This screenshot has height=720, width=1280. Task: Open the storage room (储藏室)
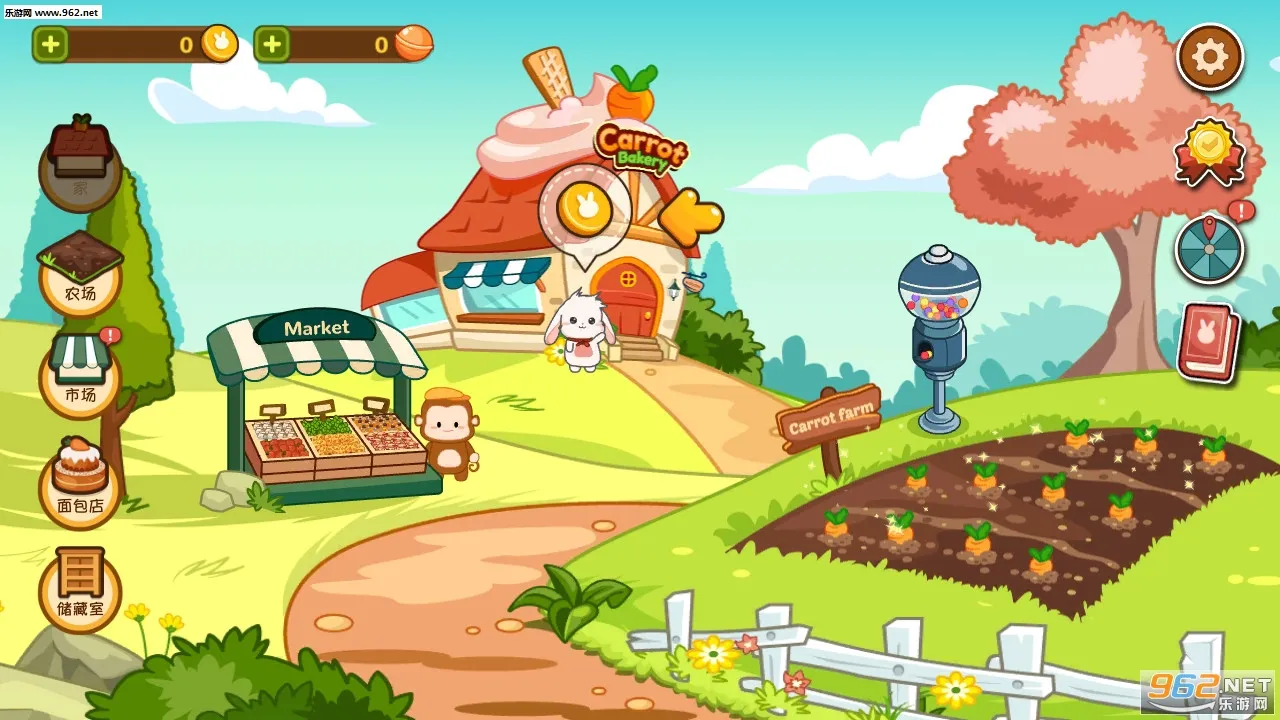pos(80,590)
